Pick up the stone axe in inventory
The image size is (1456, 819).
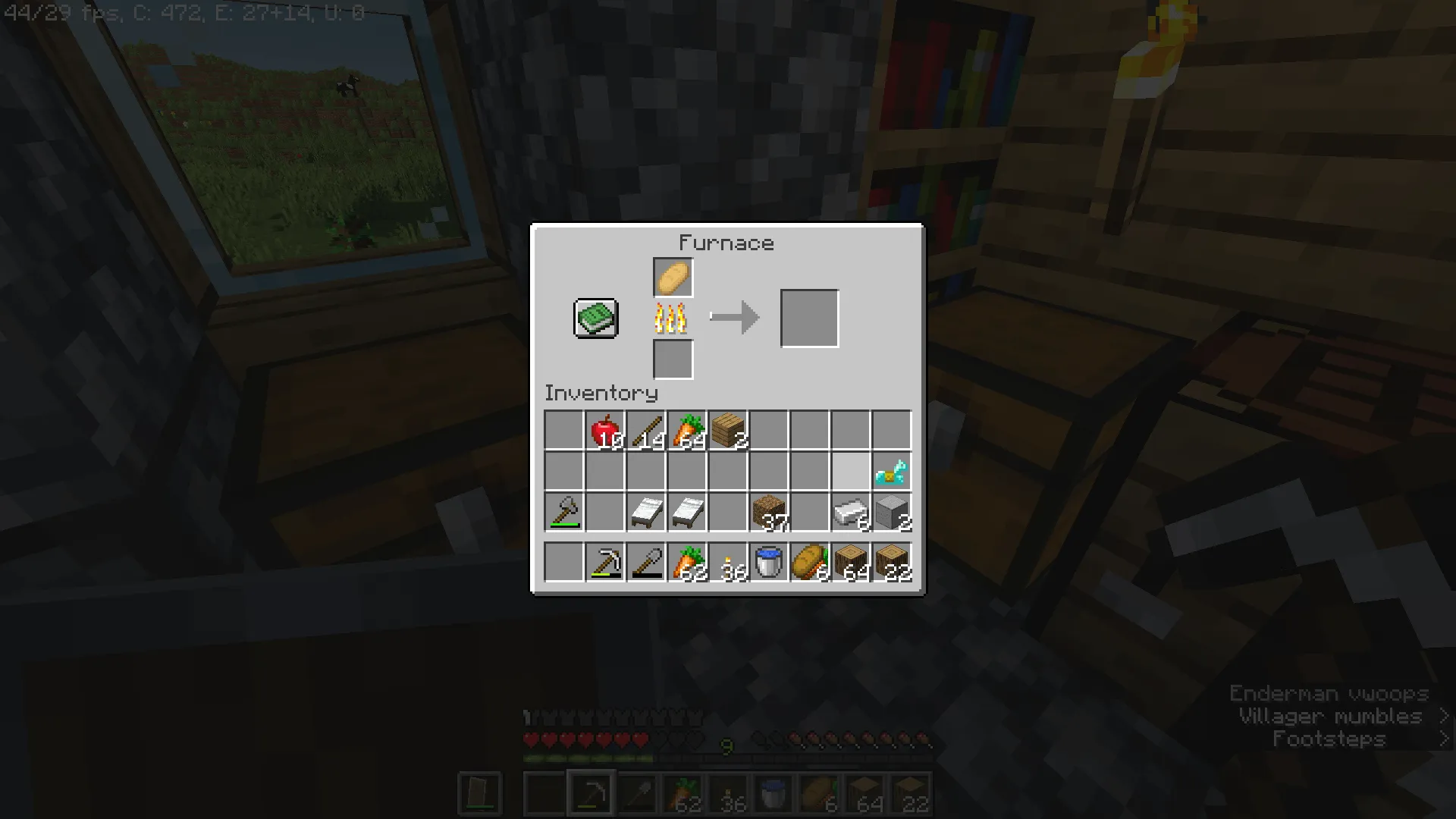[564, 512]
